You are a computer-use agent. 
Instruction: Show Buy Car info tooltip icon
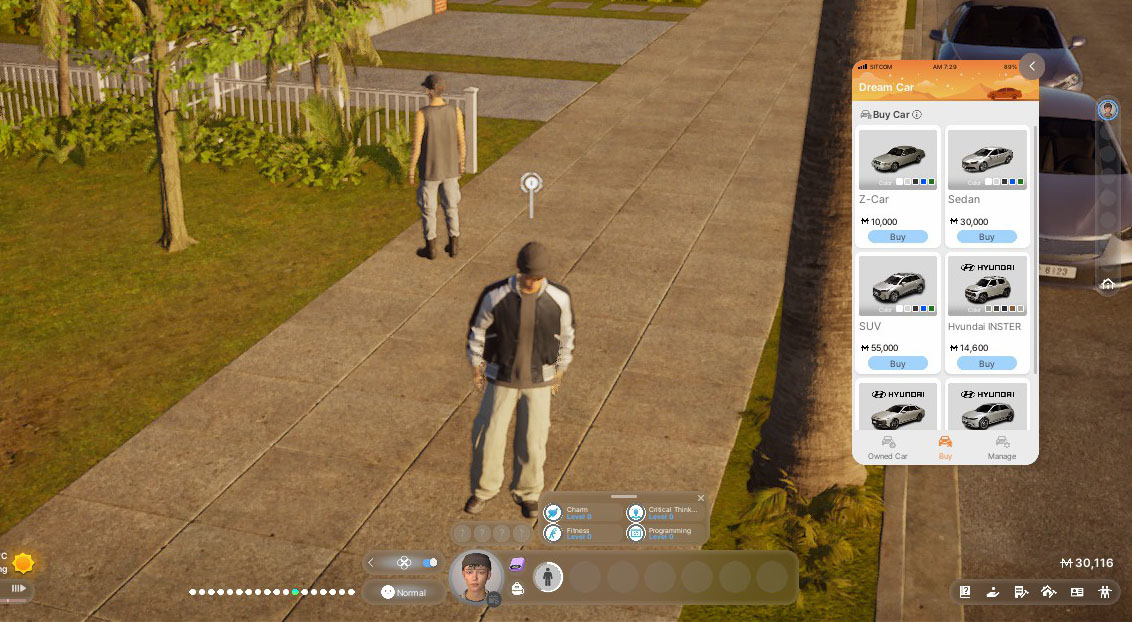[x=917, y=115]
